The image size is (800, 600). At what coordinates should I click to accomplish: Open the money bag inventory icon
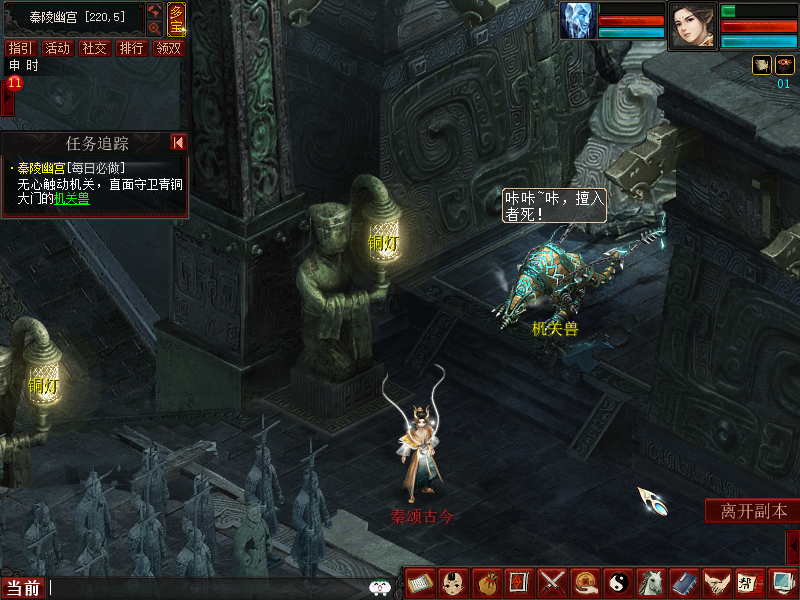(x=486, y=582)
